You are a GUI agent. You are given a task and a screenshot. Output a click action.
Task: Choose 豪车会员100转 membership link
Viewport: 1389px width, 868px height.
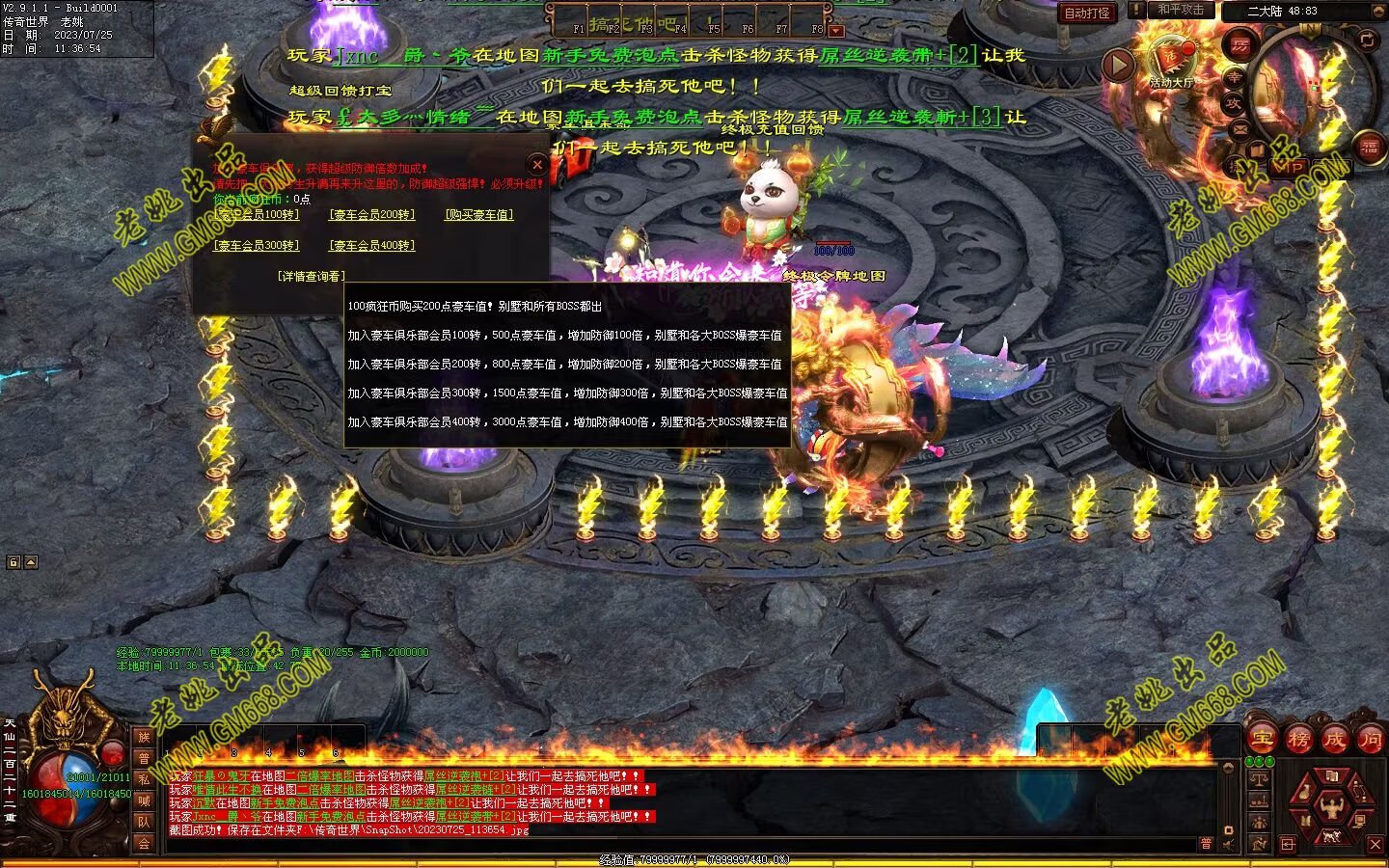coord(256,214)
